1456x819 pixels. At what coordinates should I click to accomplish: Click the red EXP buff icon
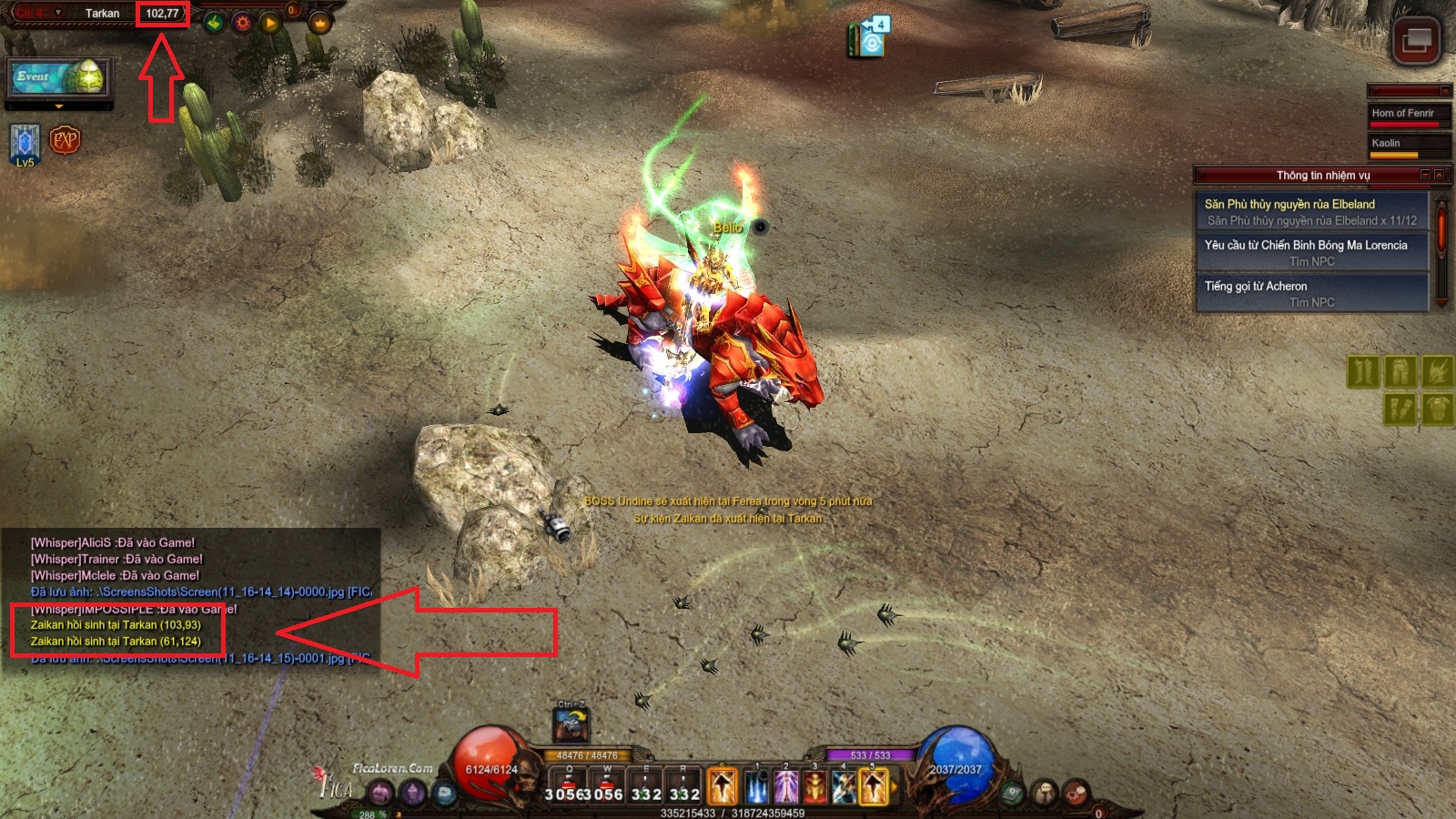(x=65, y=140)
